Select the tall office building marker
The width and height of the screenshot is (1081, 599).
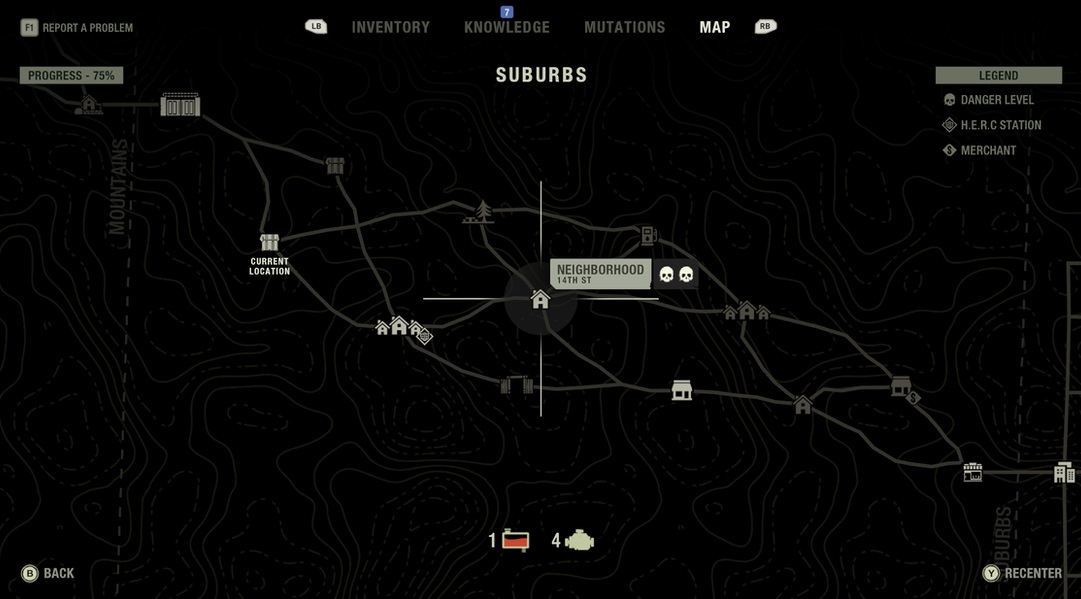coord(1064,472)
